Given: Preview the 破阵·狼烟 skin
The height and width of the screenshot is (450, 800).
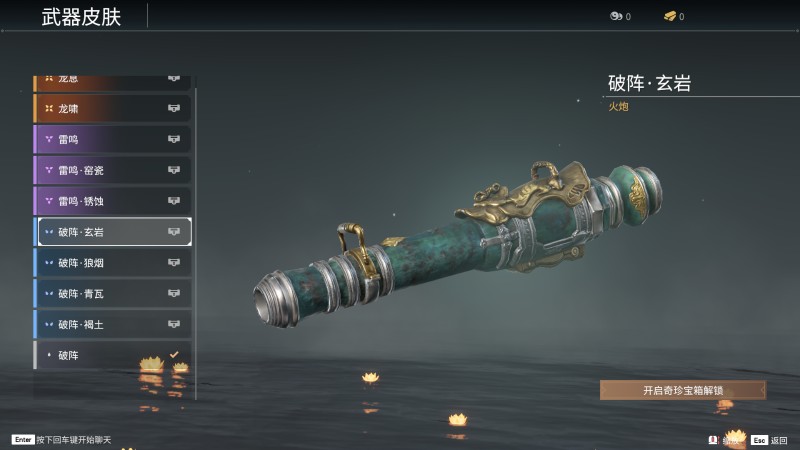Looking at the screenshot, I should pos(112,263).
